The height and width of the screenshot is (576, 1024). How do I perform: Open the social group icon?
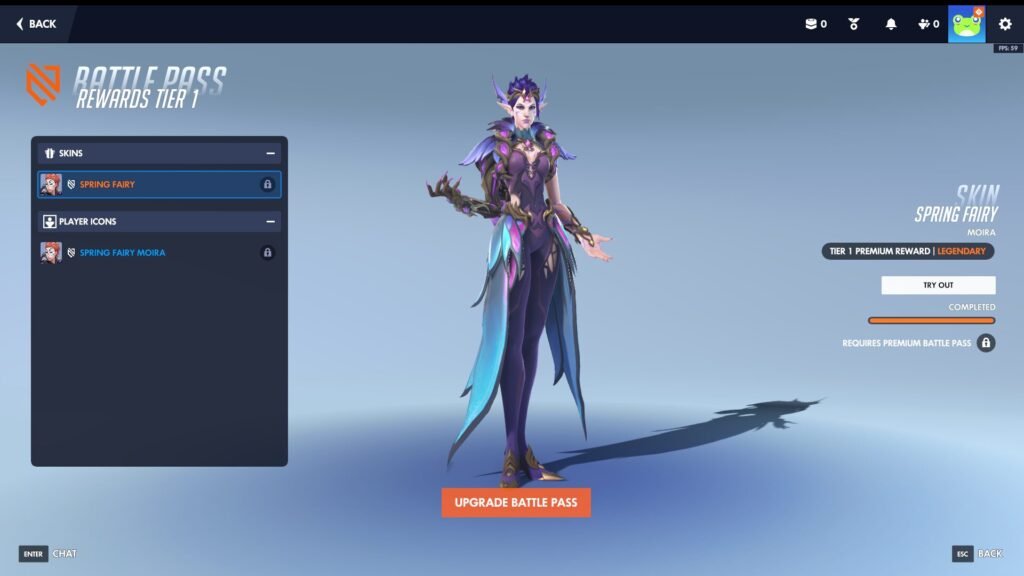pyautogui.click(x=928, y=24)
